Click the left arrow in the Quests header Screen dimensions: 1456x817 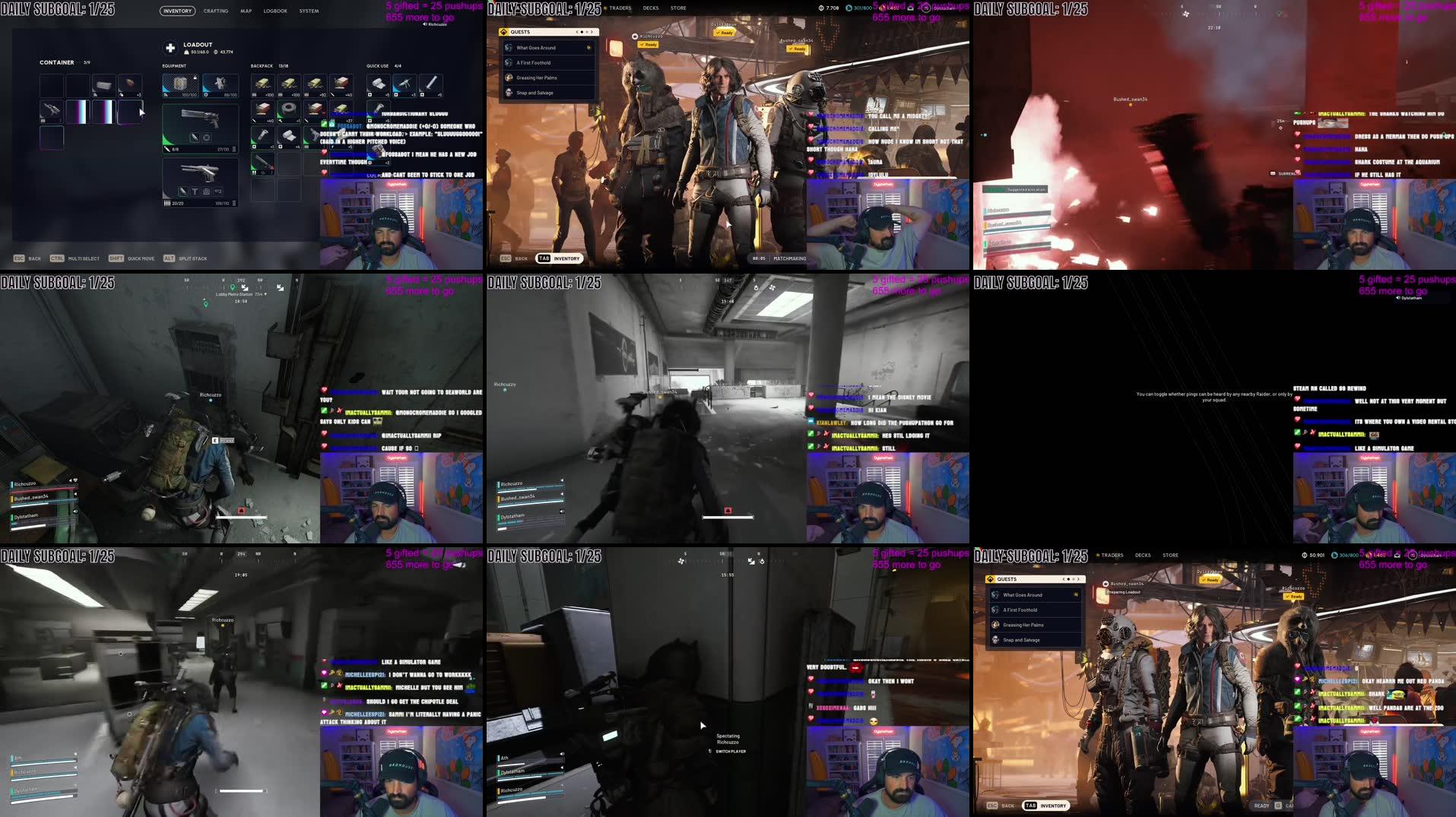pos(577,32)
